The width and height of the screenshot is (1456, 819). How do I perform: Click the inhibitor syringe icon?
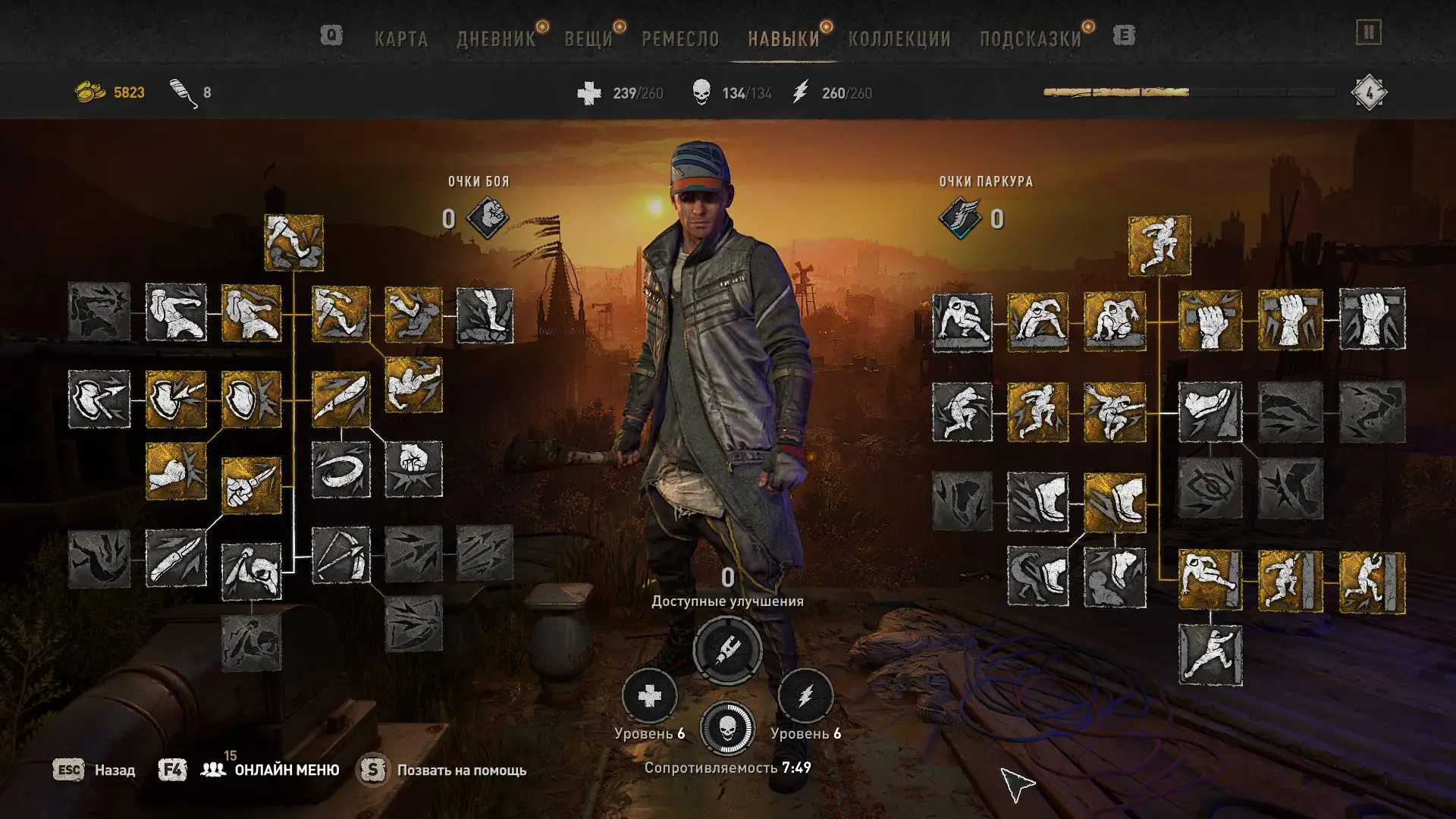click(727, 650)
